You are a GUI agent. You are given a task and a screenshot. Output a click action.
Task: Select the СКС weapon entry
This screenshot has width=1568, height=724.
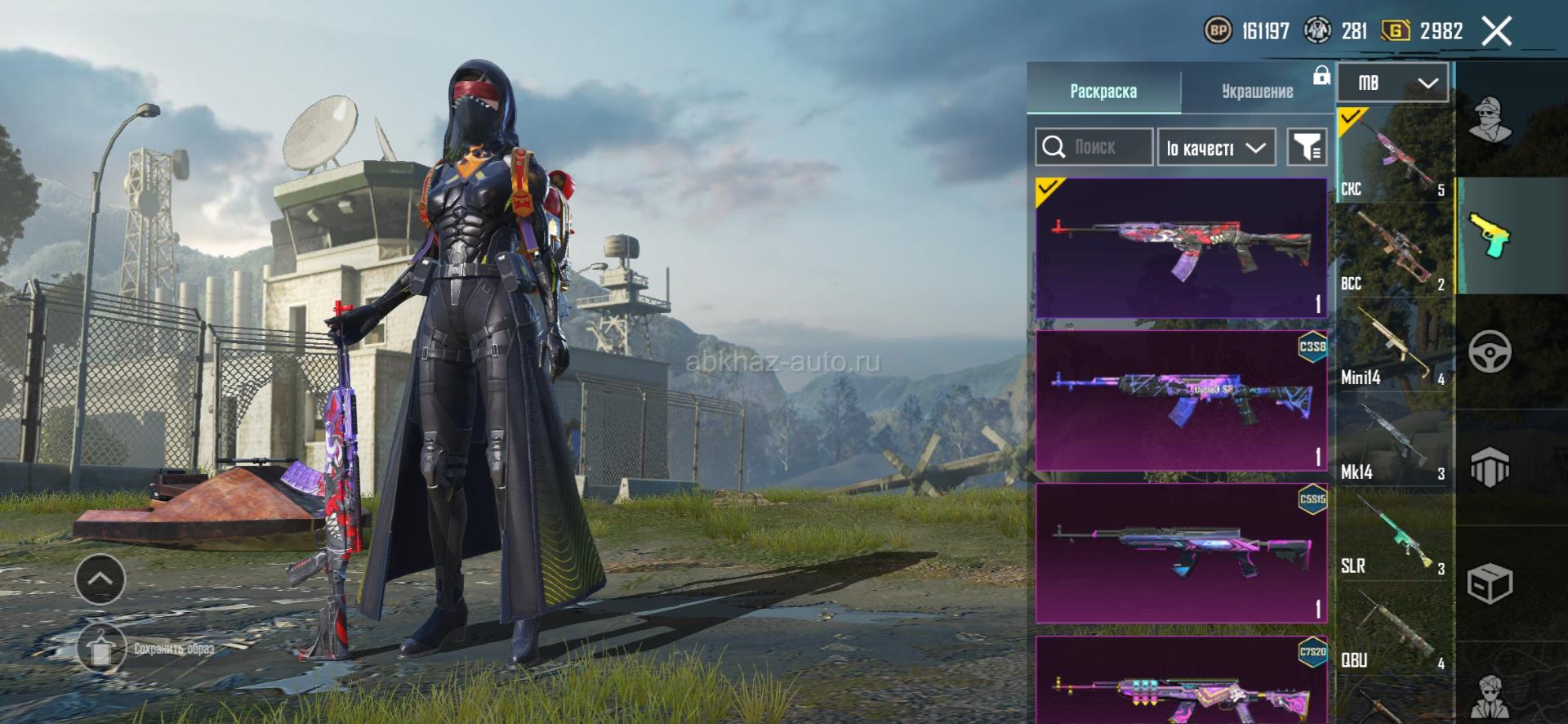click(1393, 155)
